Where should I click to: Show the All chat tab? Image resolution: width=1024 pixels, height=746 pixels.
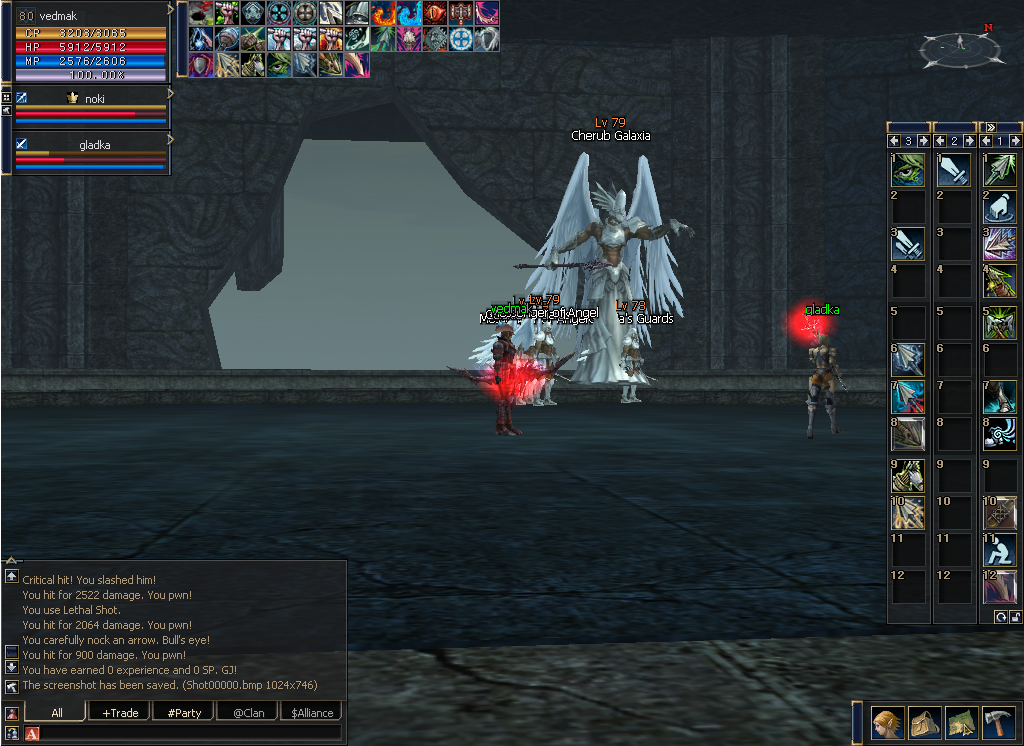(56, 712)
